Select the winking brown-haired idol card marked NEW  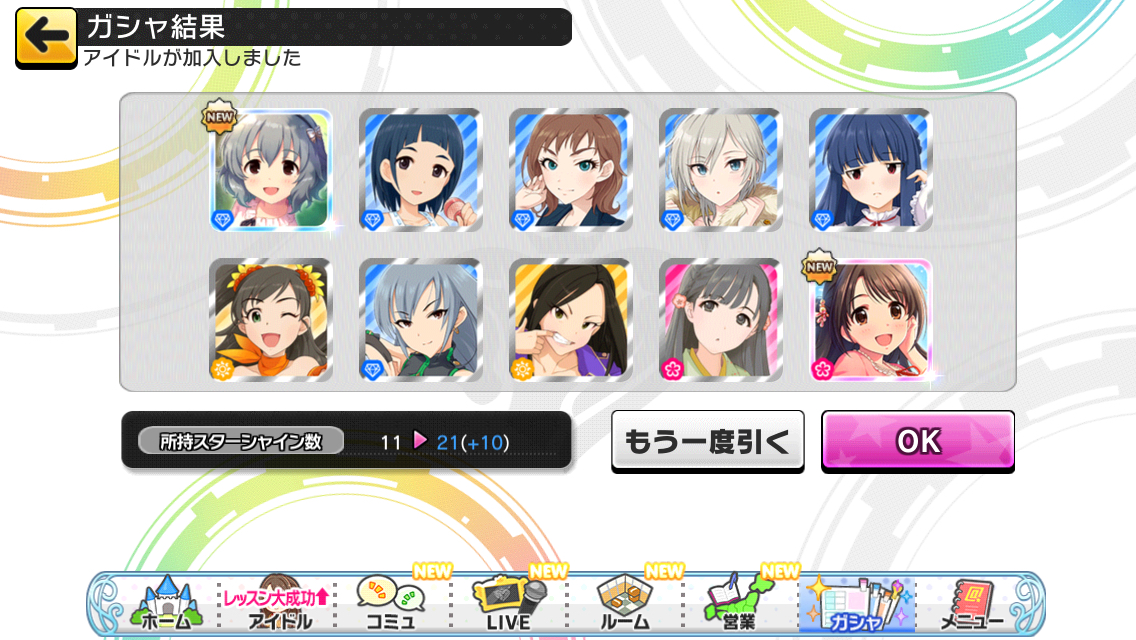[x=870, y=320]
